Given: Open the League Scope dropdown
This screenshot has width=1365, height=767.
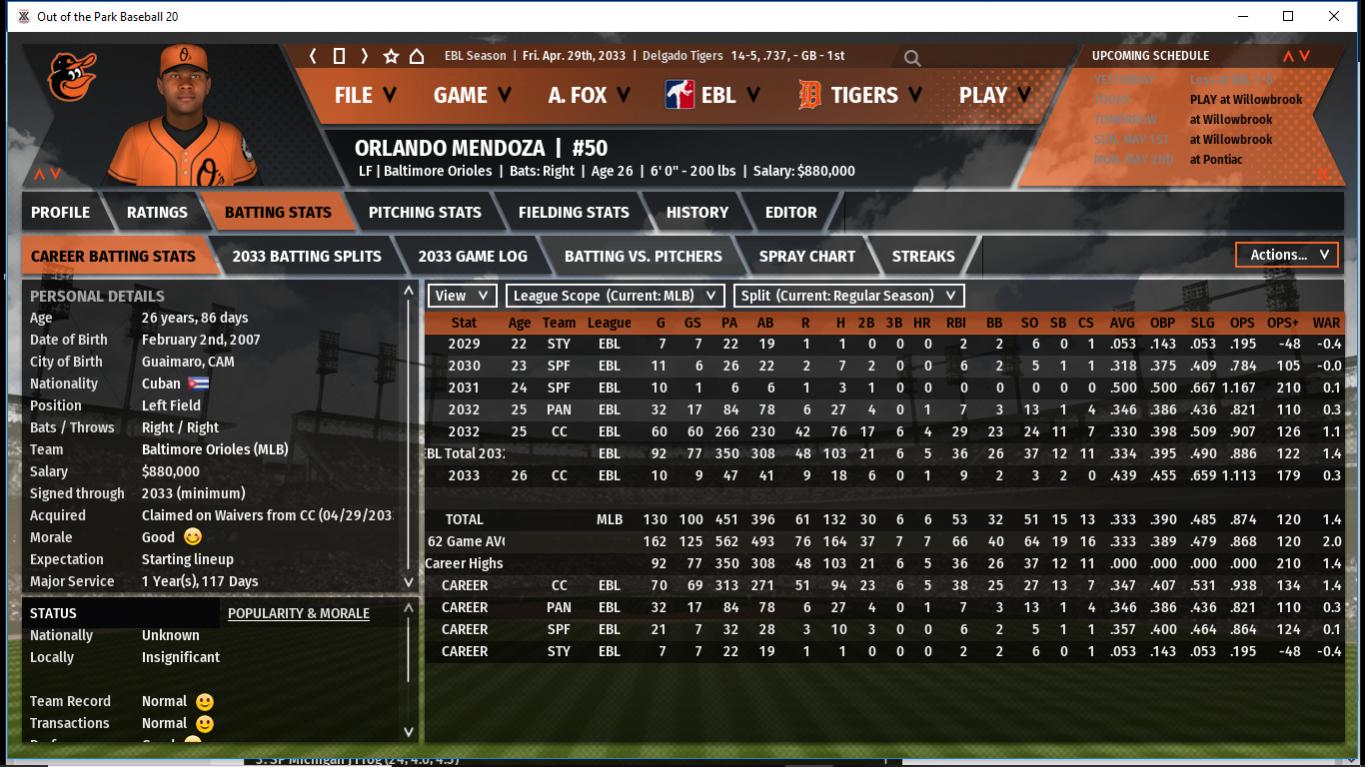Looking at the screenshot, I should click(615, 295).
